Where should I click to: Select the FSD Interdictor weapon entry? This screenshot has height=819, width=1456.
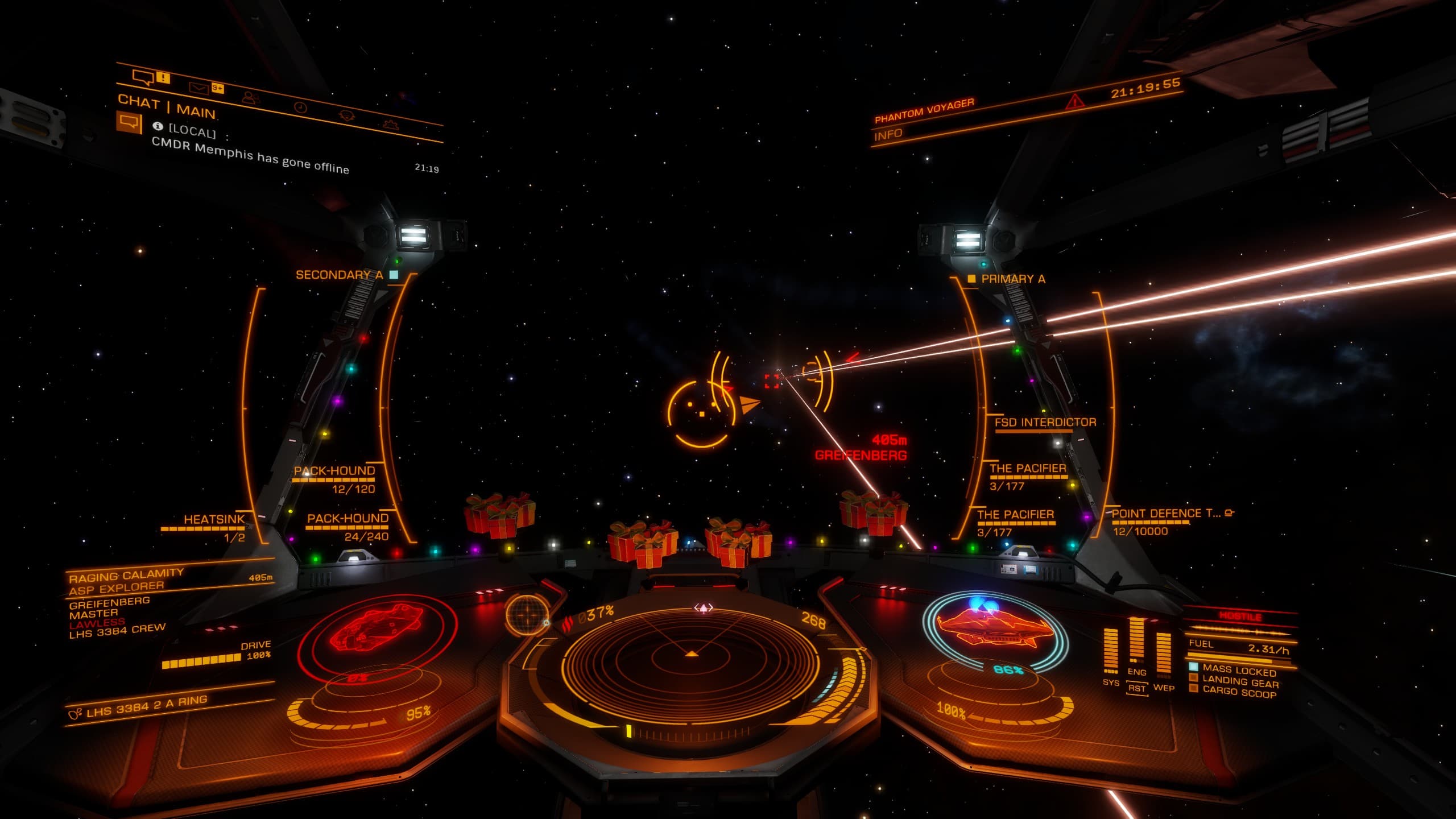1045,422
